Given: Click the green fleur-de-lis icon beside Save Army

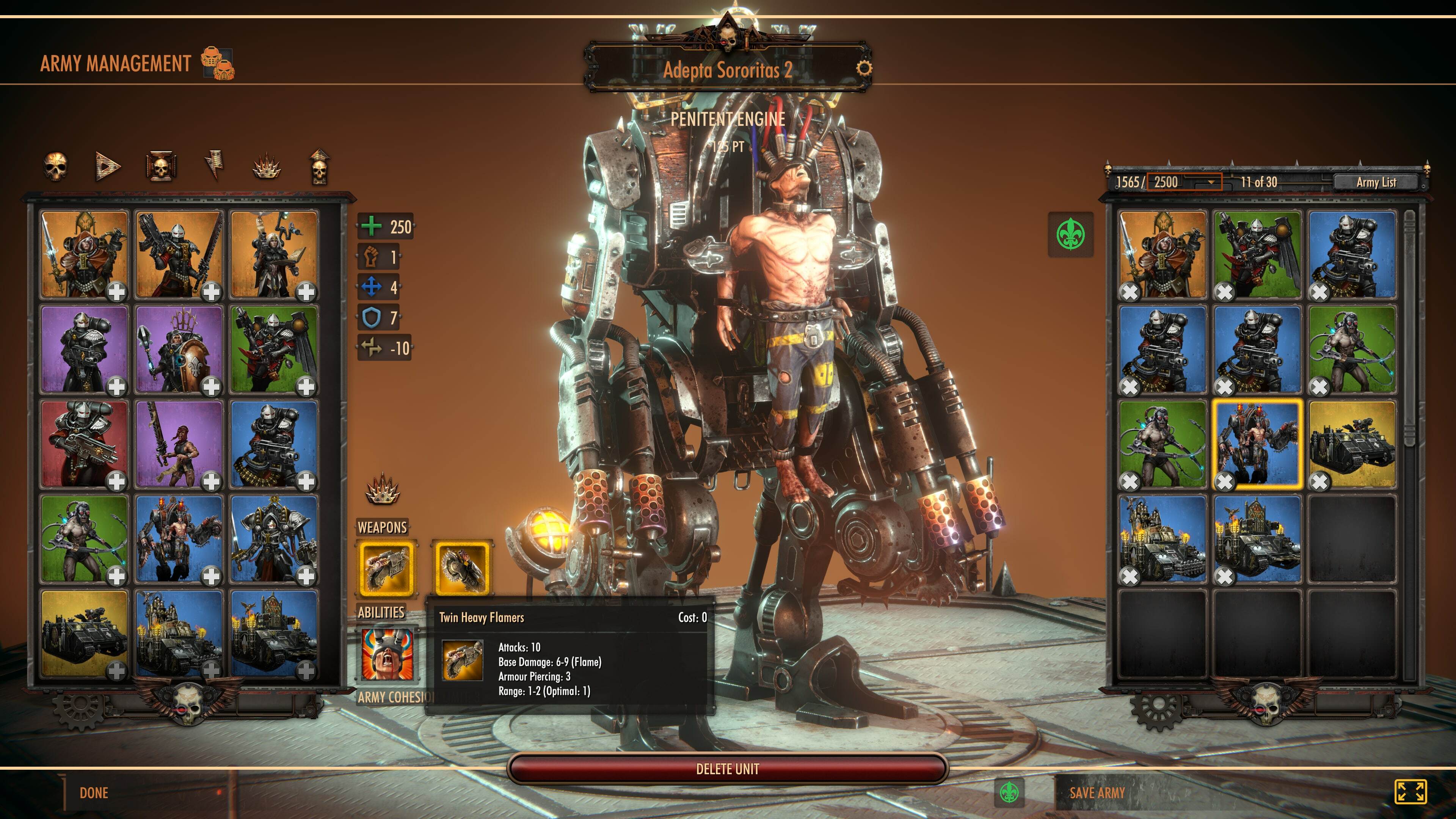Looking at the screenshot, I should (1009, 792).
